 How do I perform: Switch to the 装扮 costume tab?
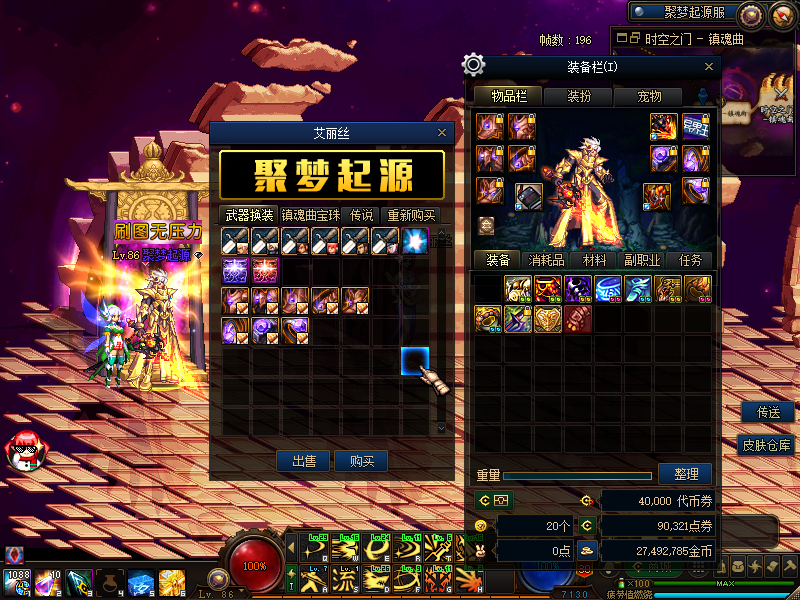pos(580,96)
